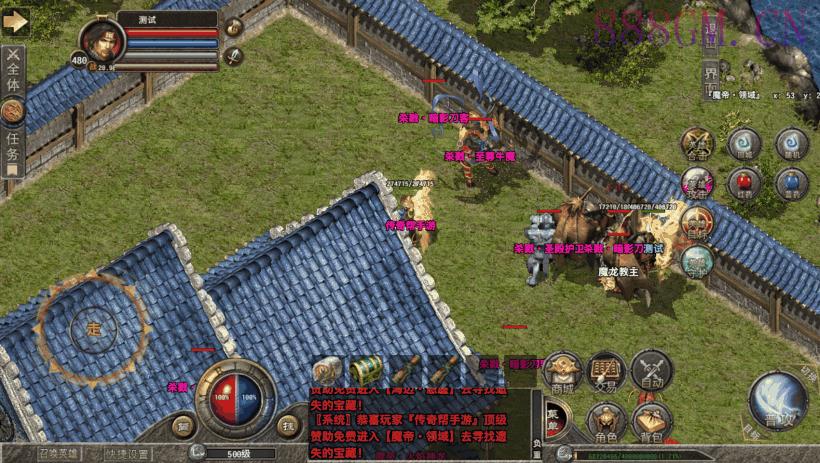Activate the crossed-swords skill icon
This screenshot has height=463, width=820.
(x=697, y=145)
